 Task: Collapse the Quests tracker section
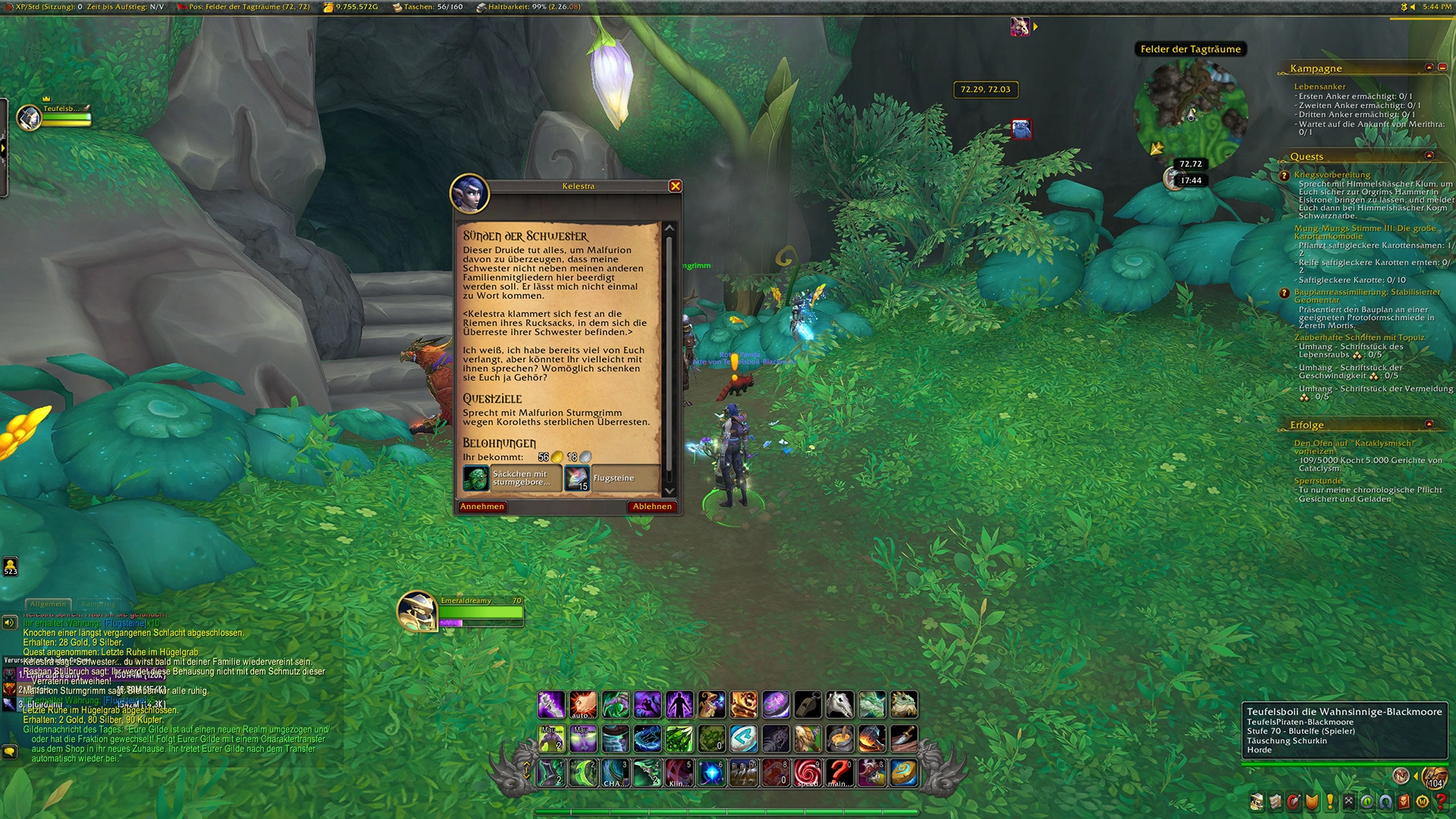[x=1429, y=156]
